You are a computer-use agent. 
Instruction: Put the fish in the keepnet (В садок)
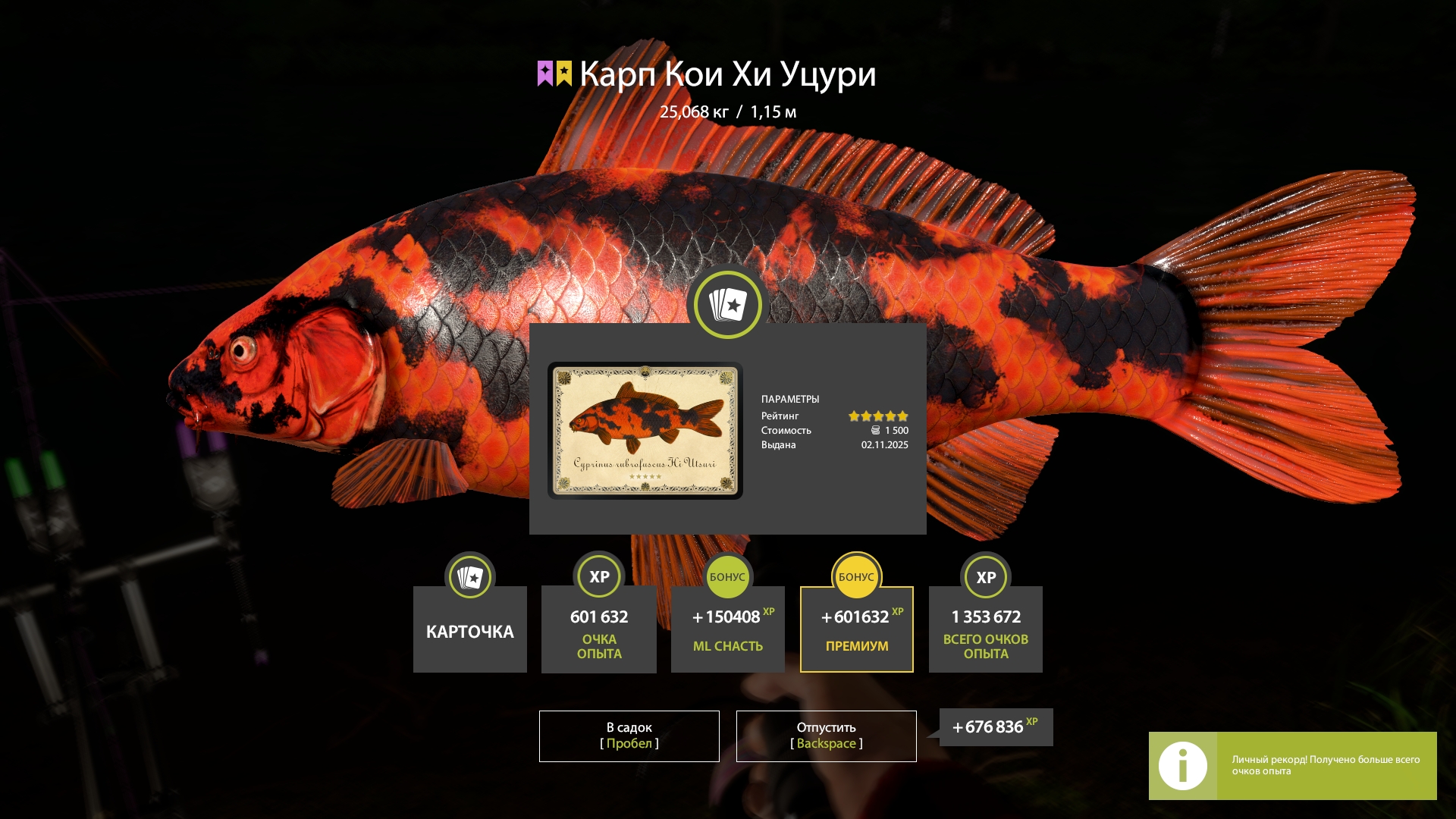coord(629,736)
